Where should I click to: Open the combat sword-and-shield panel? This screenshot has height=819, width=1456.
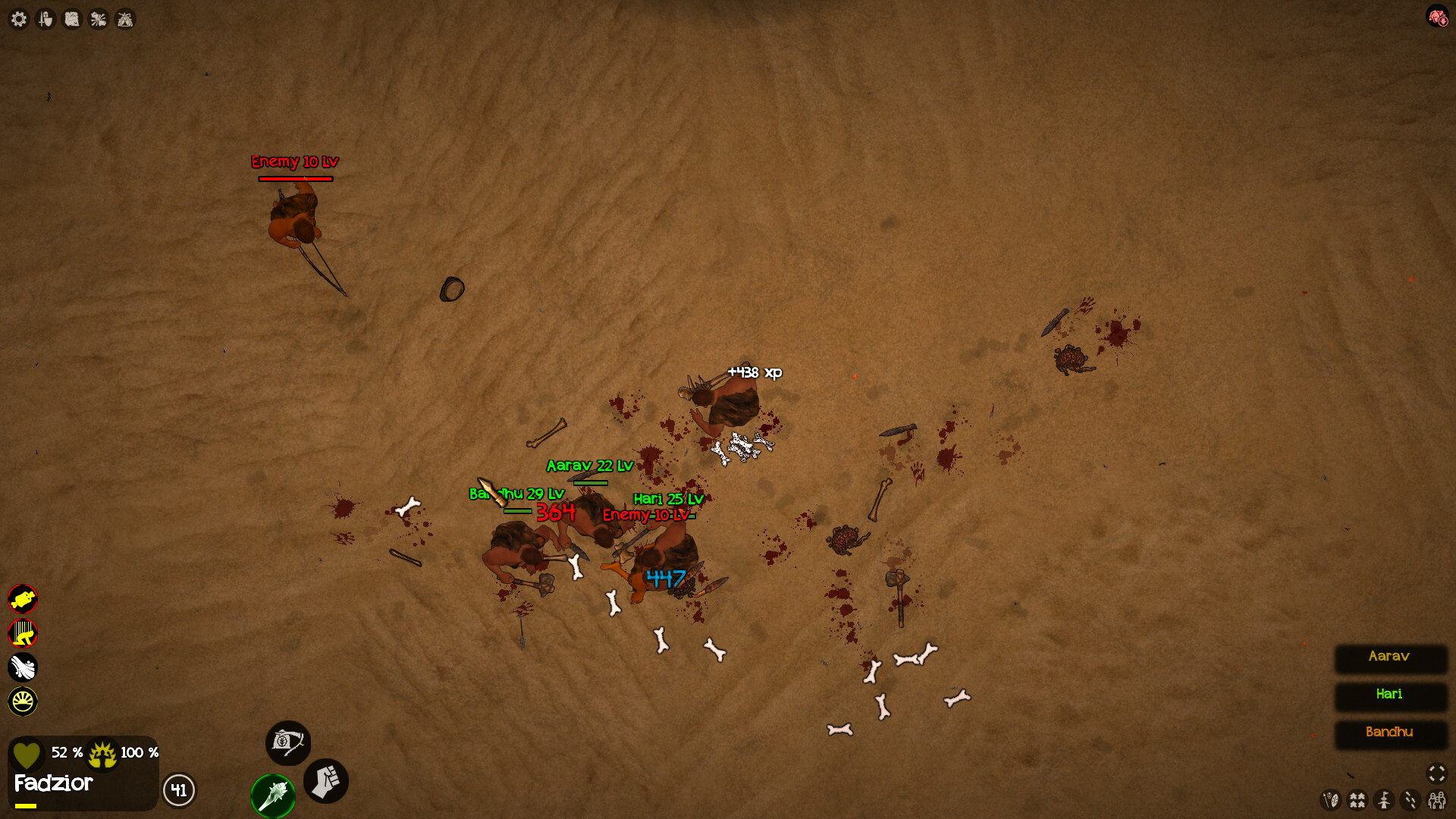point(45,19)
